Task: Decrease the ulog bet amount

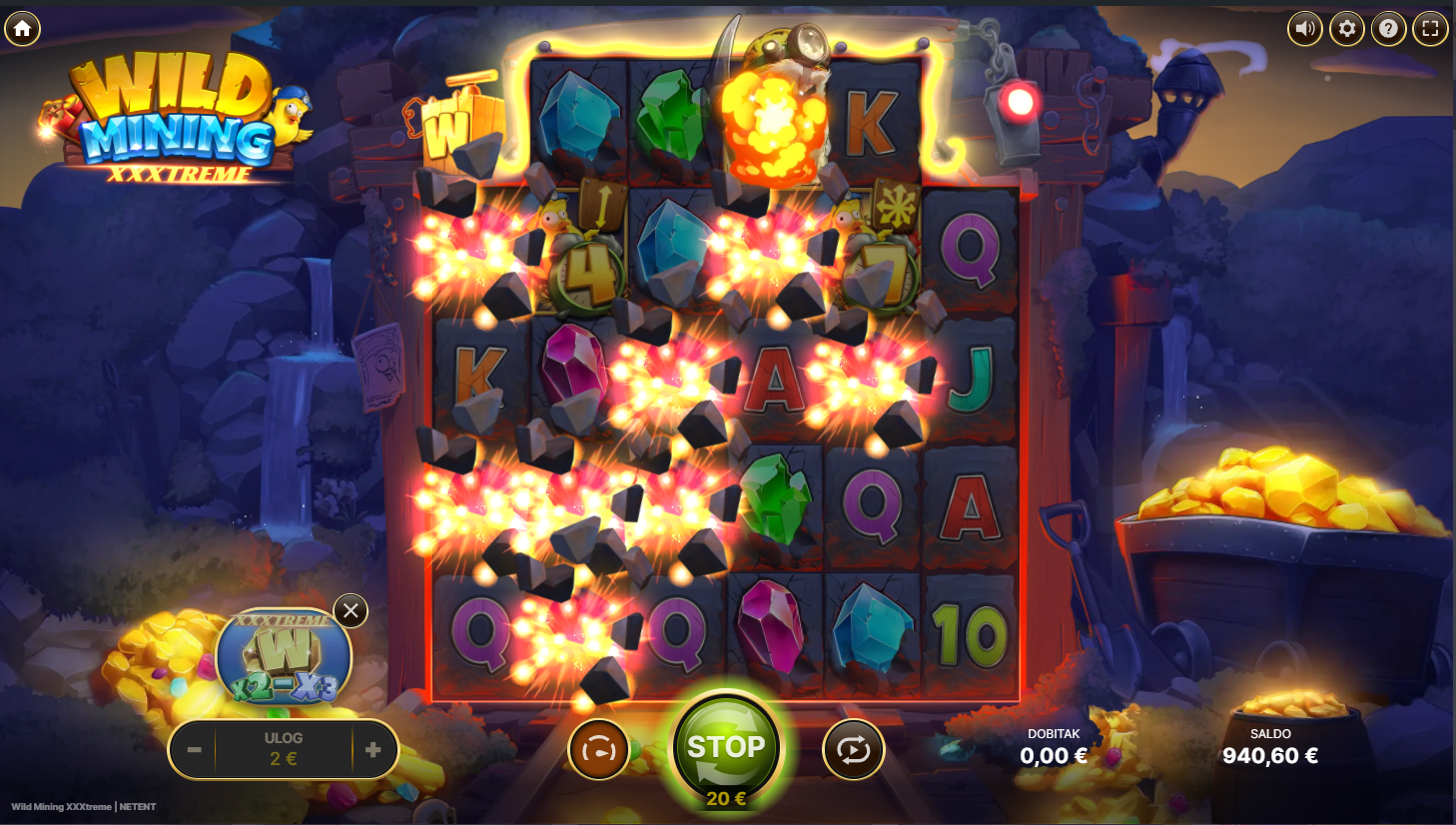Action: click(x=194, y=749)
